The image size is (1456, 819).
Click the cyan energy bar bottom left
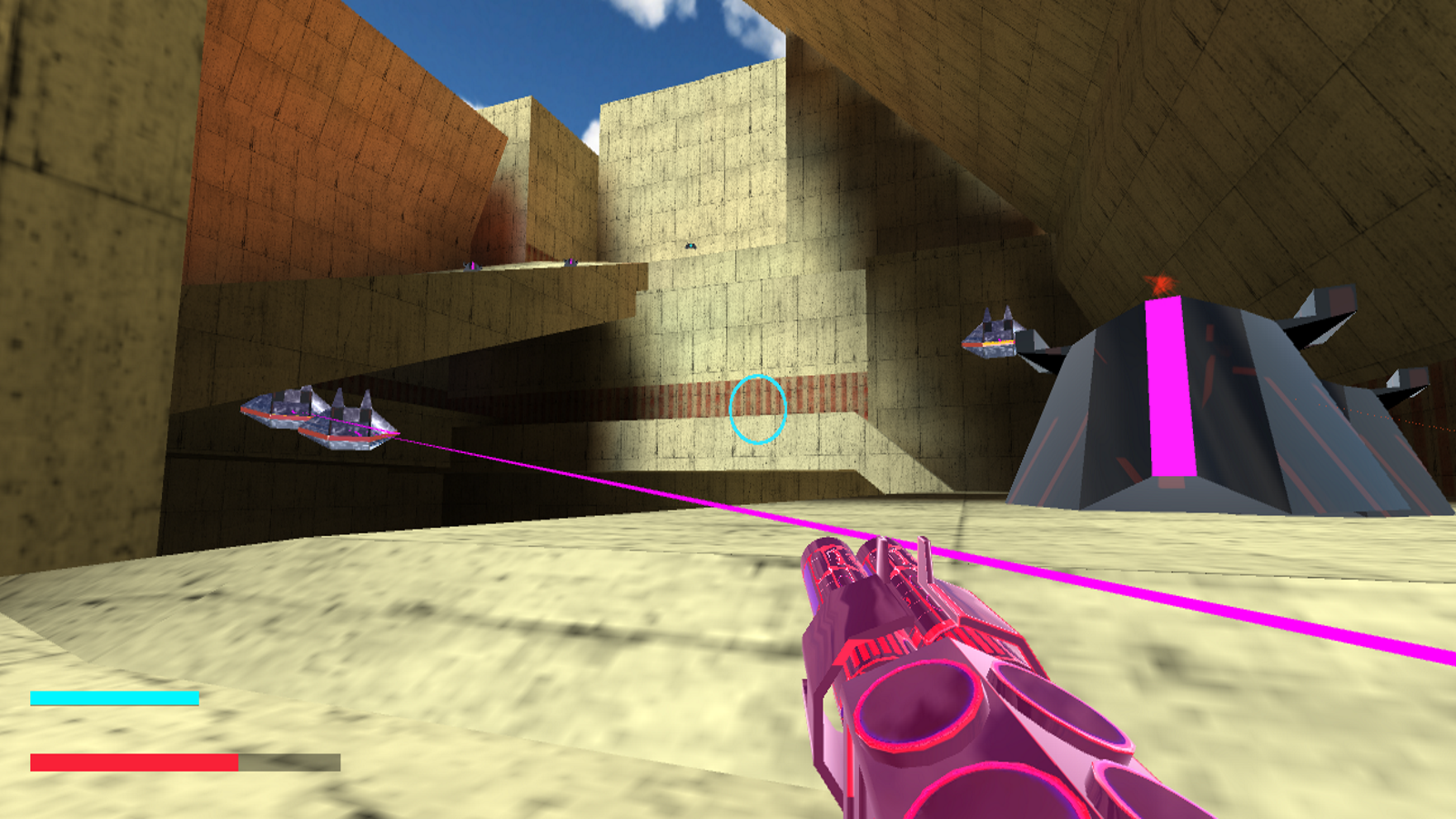(114, 698)
